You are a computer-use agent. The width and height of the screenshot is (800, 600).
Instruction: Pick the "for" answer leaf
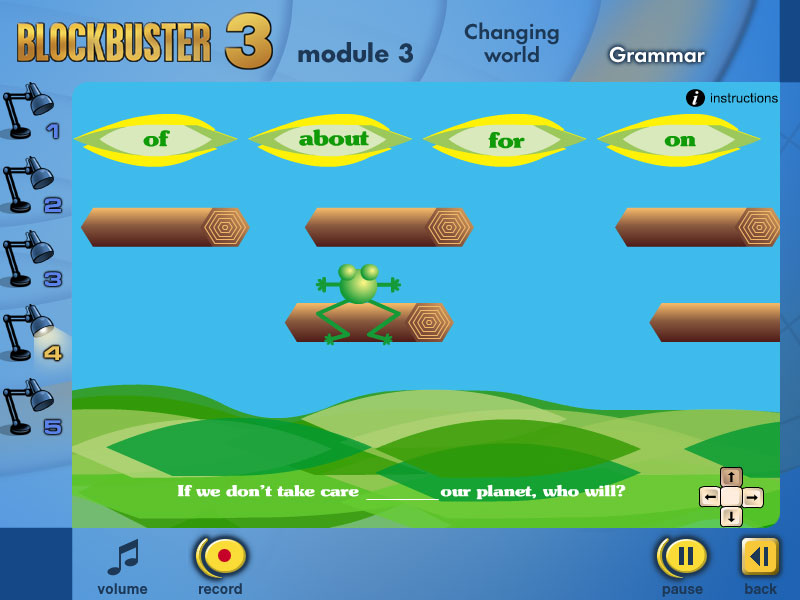(506, 140)
